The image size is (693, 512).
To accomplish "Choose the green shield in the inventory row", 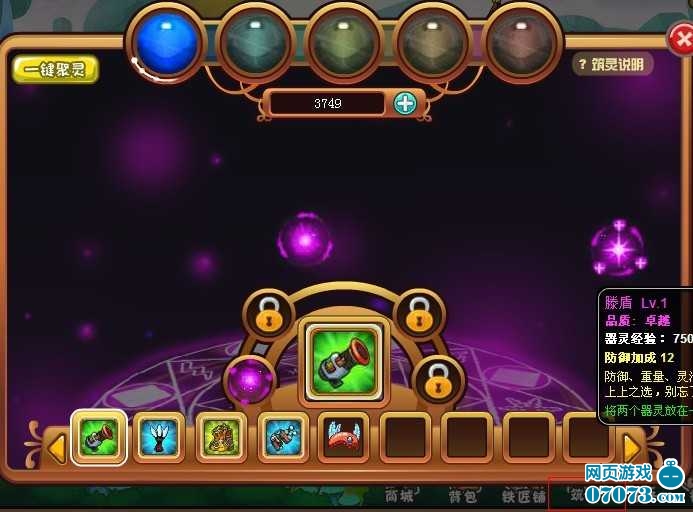I will (x=99, y=438).
